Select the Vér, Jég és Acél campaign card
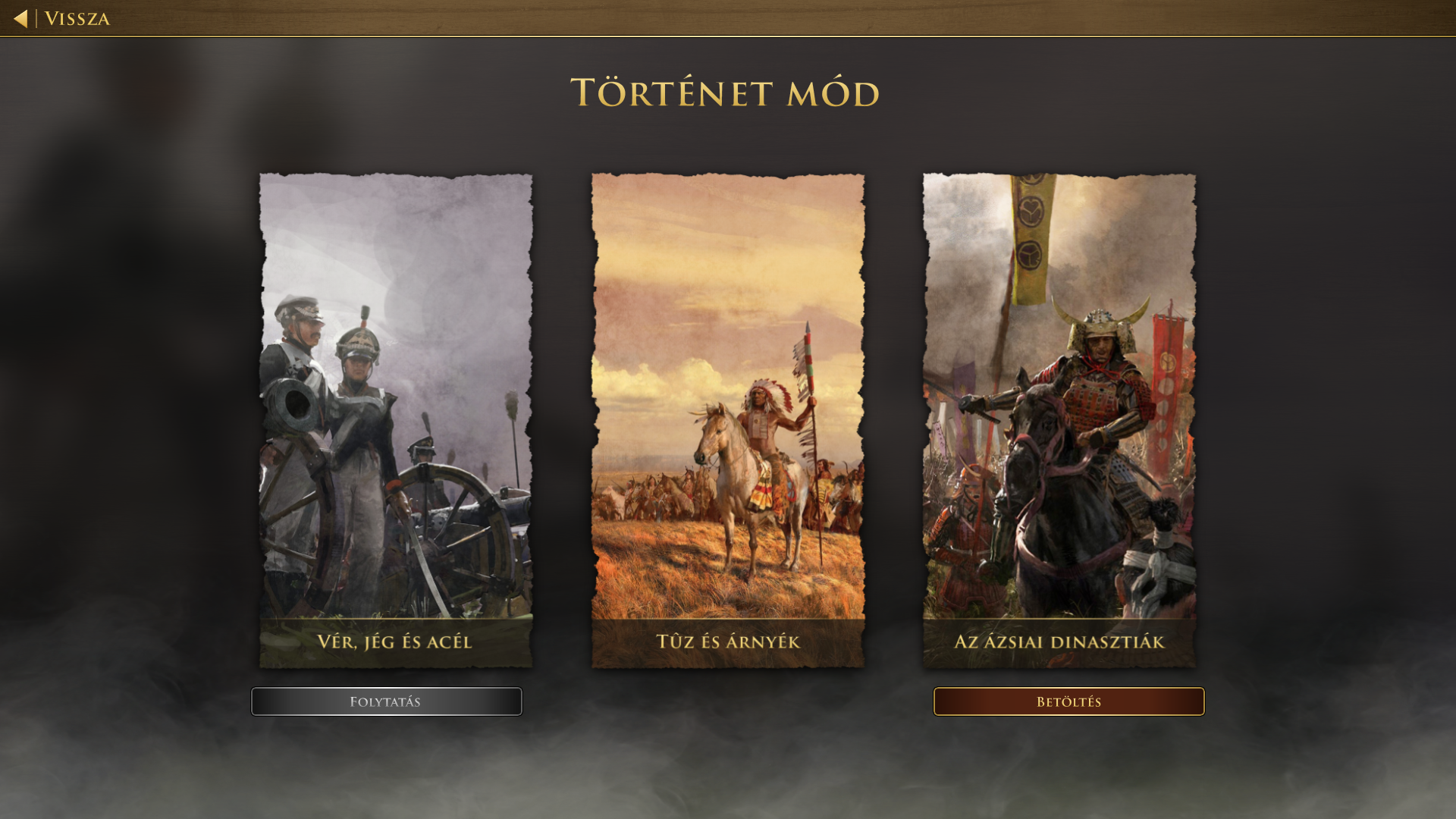Image resolution: width=1456 pixels, height=819 pixels. tap(395, 421)
